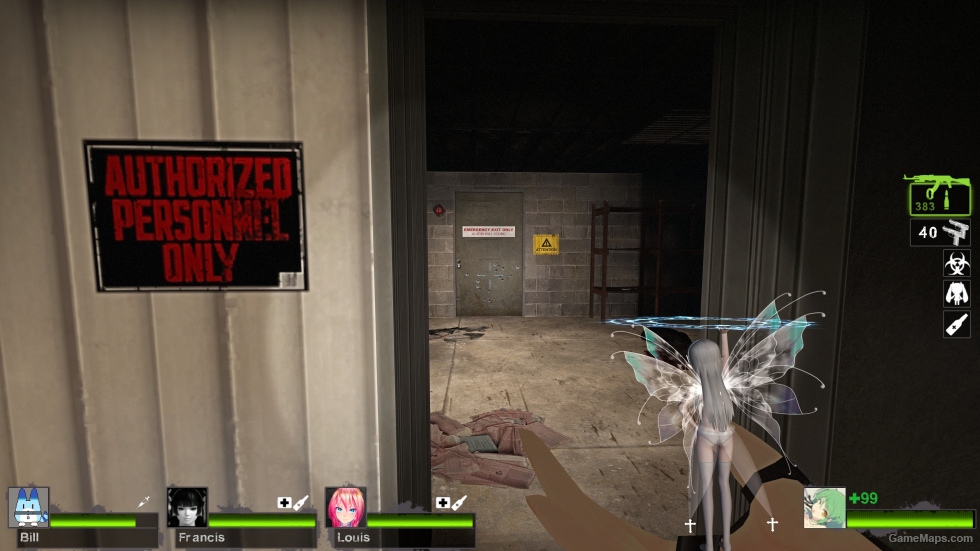
Task: Select Francis's teammate portrait
Action: (x=187, y=508)
